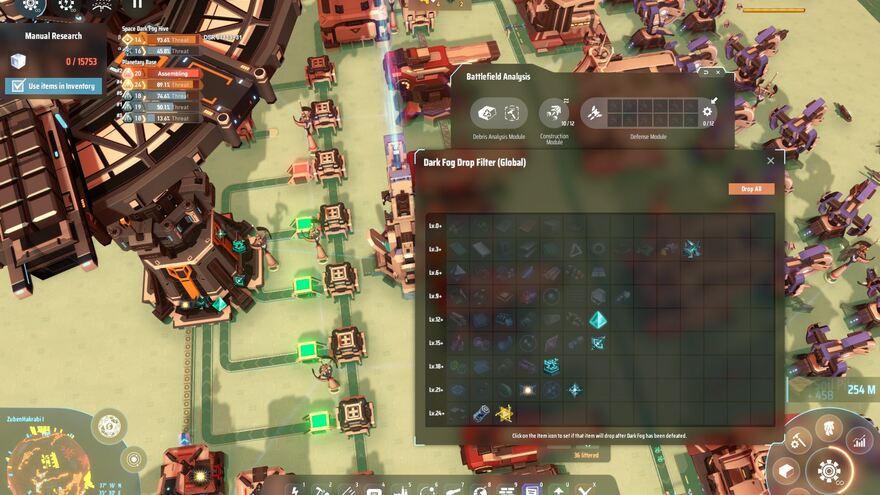The image size is (880, 495).
Task: Select the highlighted cyan item in the Lv.3+ row
Action: [692, 249]
